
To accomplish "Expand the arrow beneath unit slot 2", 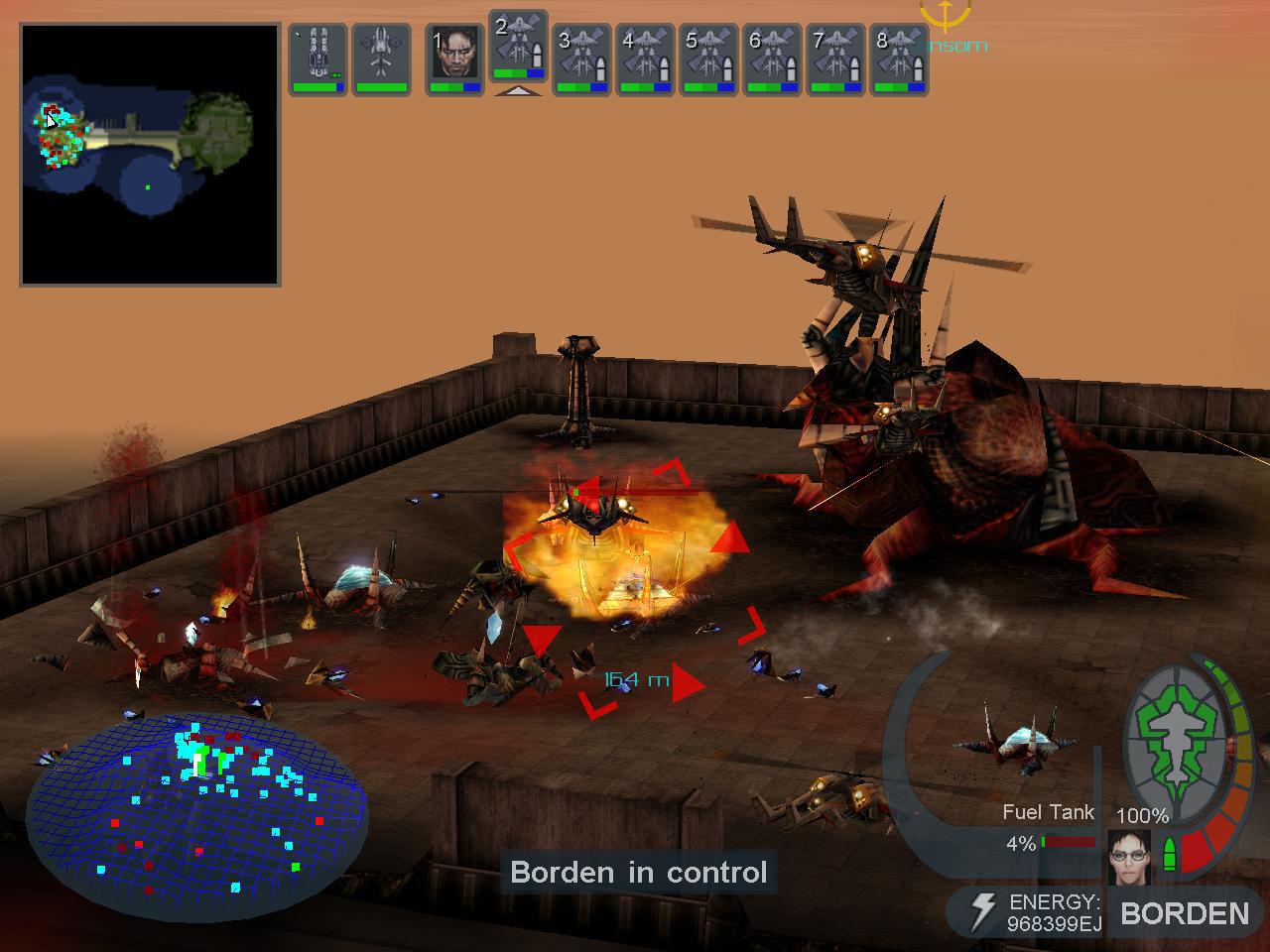I will point(518,91).
